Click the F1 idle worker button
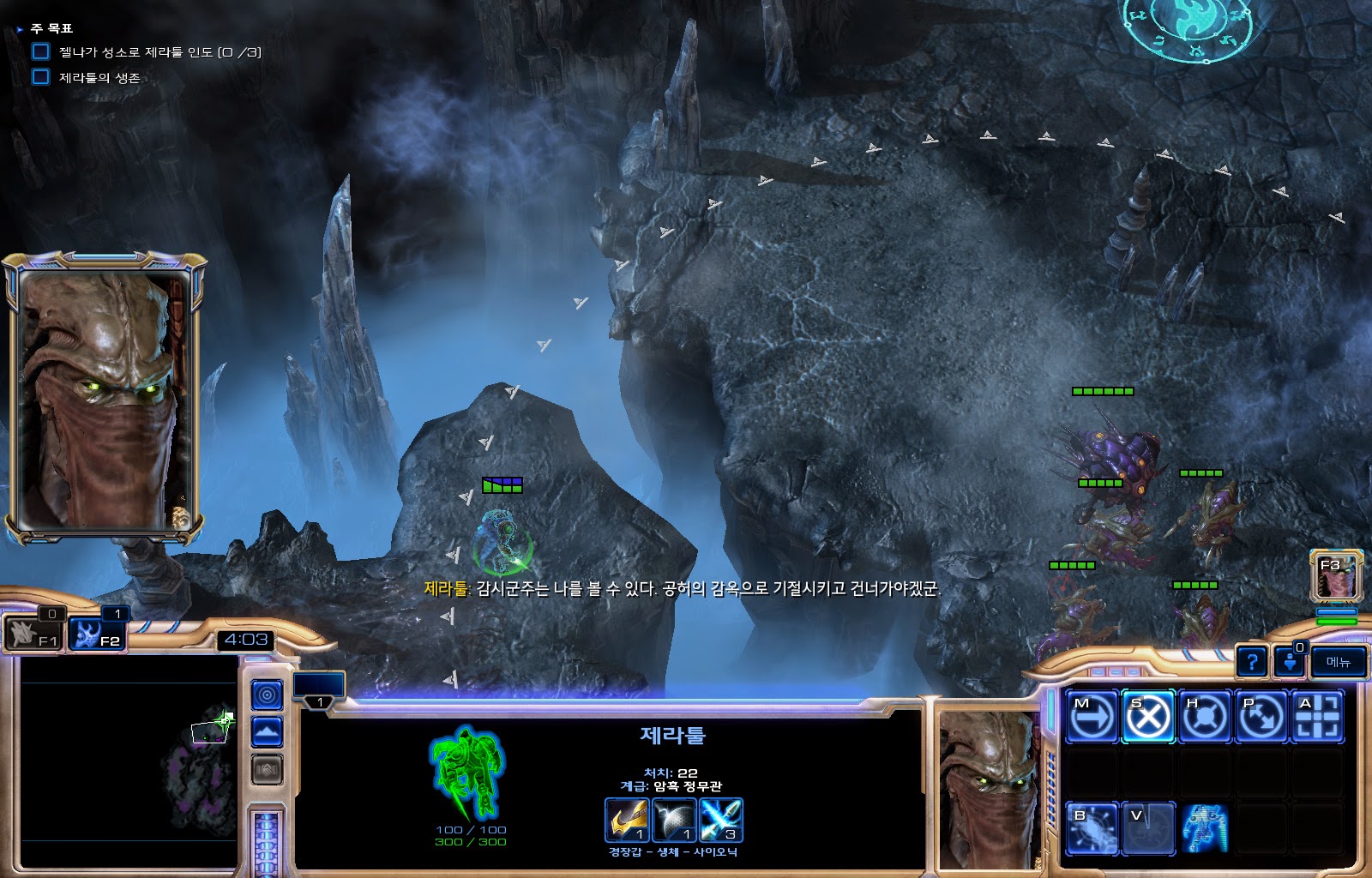Screen dimensions: 1372x878 pyautogui.click(x=33, y=635)
